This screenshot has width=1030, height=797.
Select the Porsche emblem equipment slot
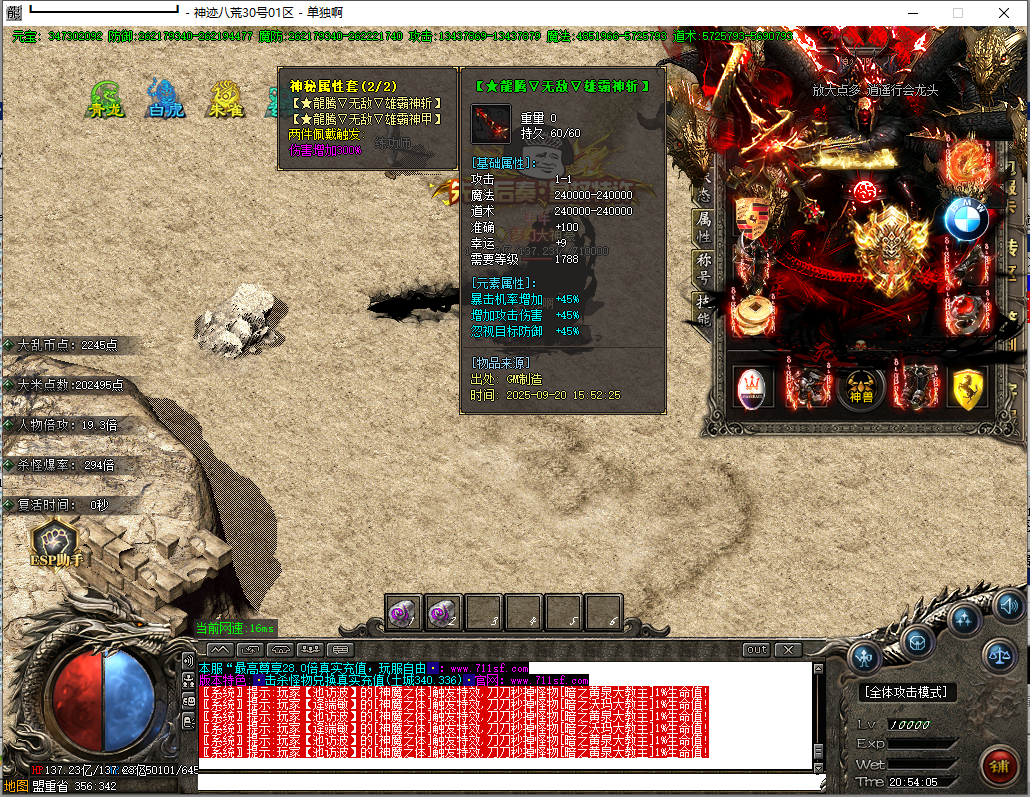[752, 218]
